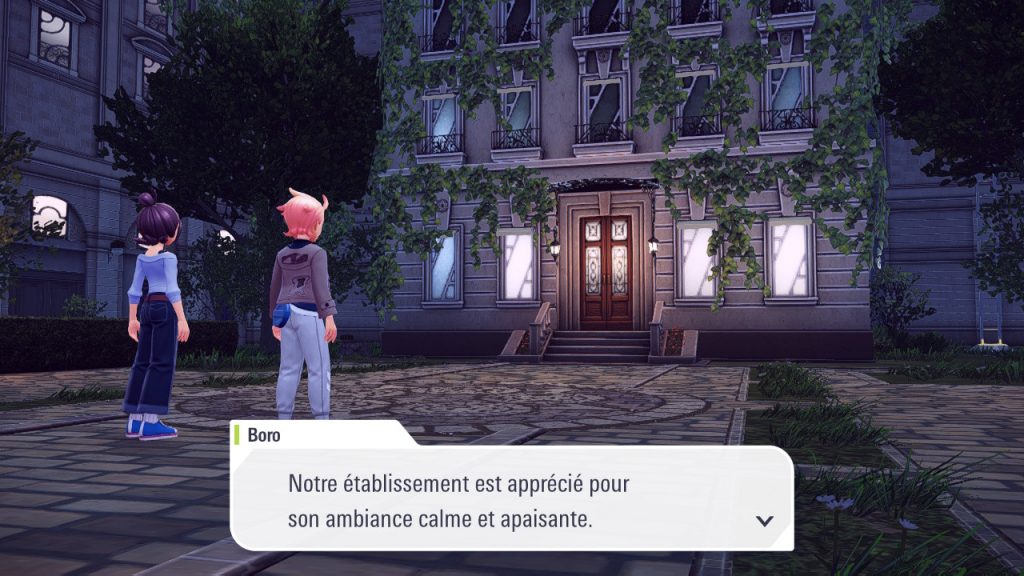Click Boro's dialogue text box

[510, 499]
